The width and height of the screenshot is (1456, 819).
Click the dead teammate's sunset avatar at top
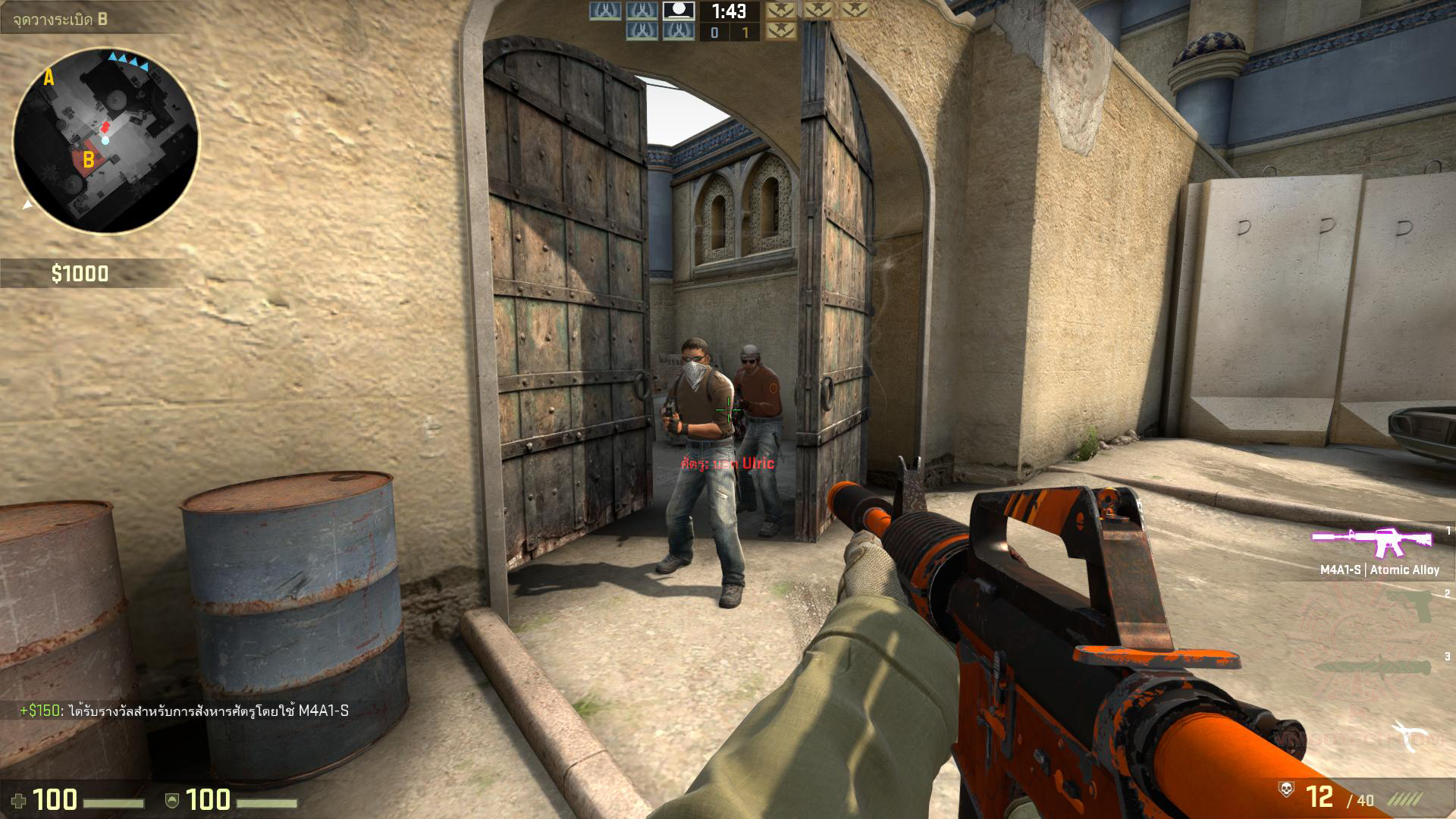679,10
